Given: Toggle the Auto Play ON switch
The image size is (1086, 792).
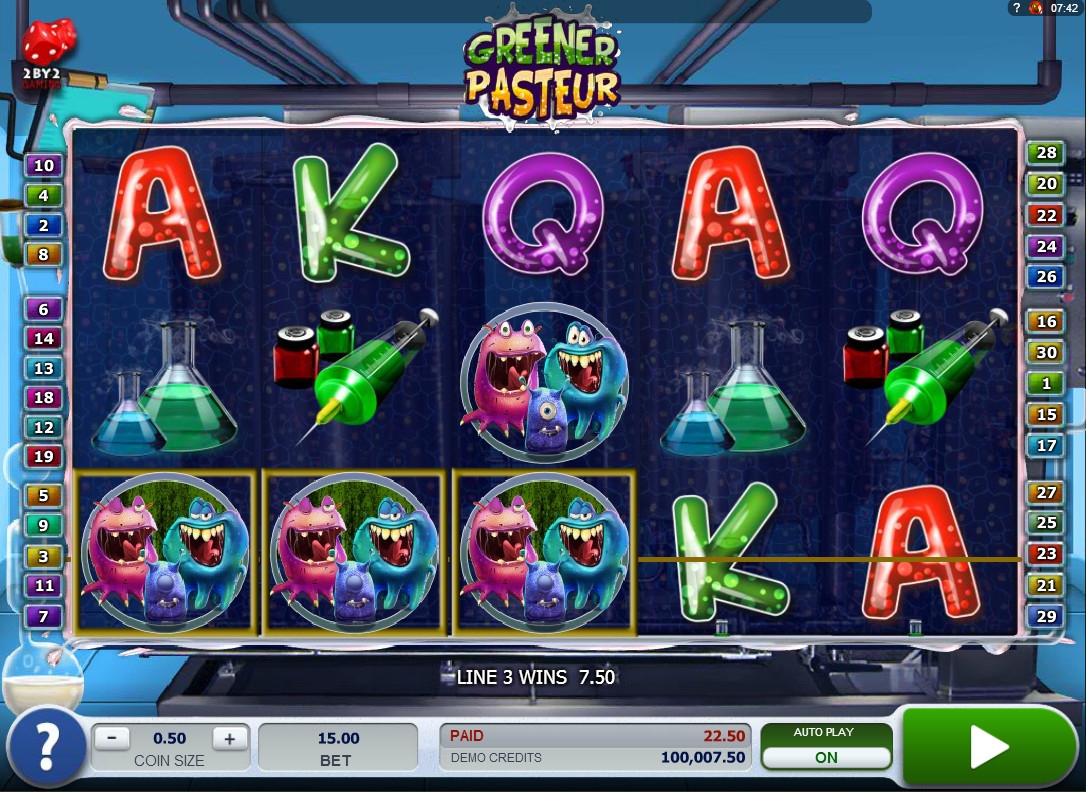Looking at the screenshot, I should pyautogui.click(x=825, y=757).
